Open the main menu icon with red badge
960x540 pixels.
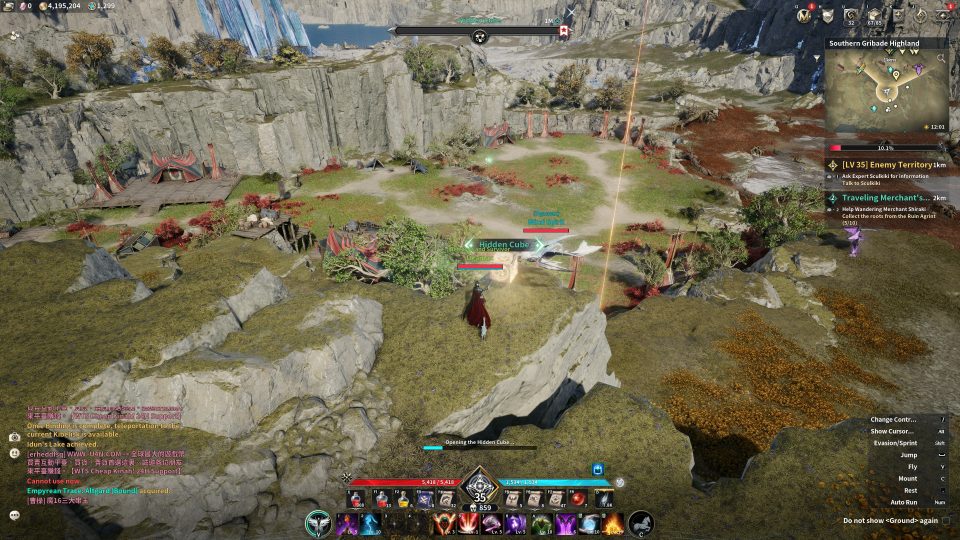[945, 16]
